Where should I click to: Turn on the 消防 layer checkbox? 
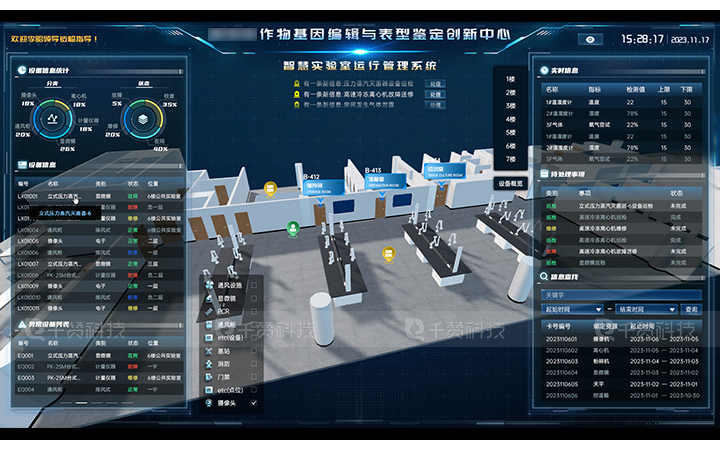click(254, 363)
